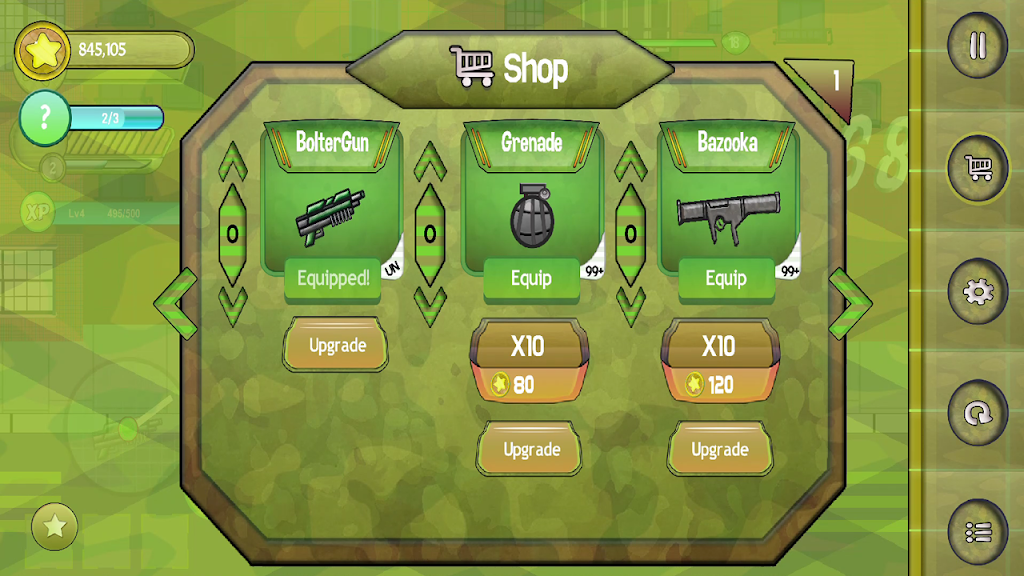The width and height of the screenshot is (1024, 576).
Task: Go to the previous shop page arrow
Action: 175,302
